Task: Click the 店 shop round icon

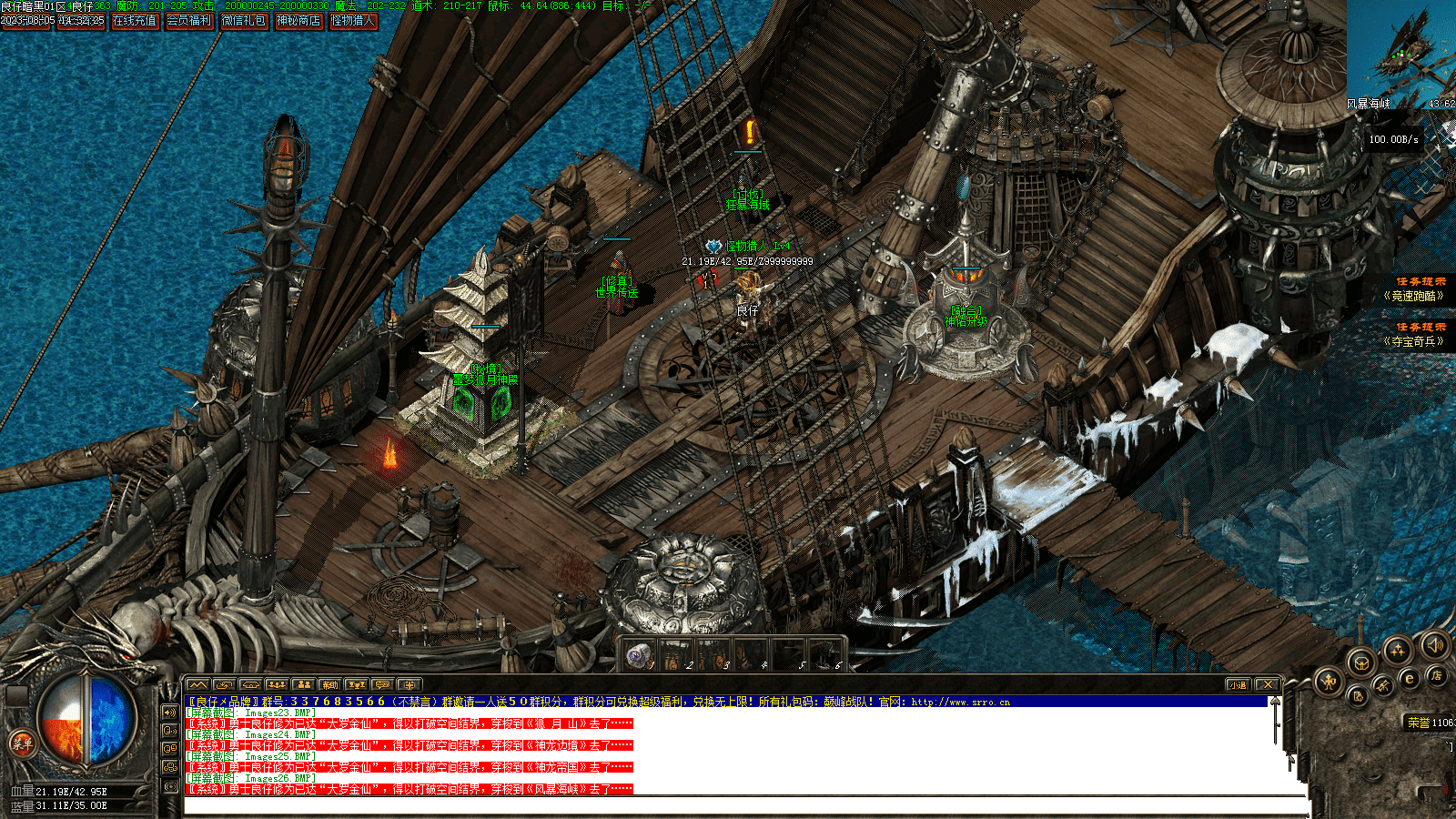Action: tap(1437, 675)
